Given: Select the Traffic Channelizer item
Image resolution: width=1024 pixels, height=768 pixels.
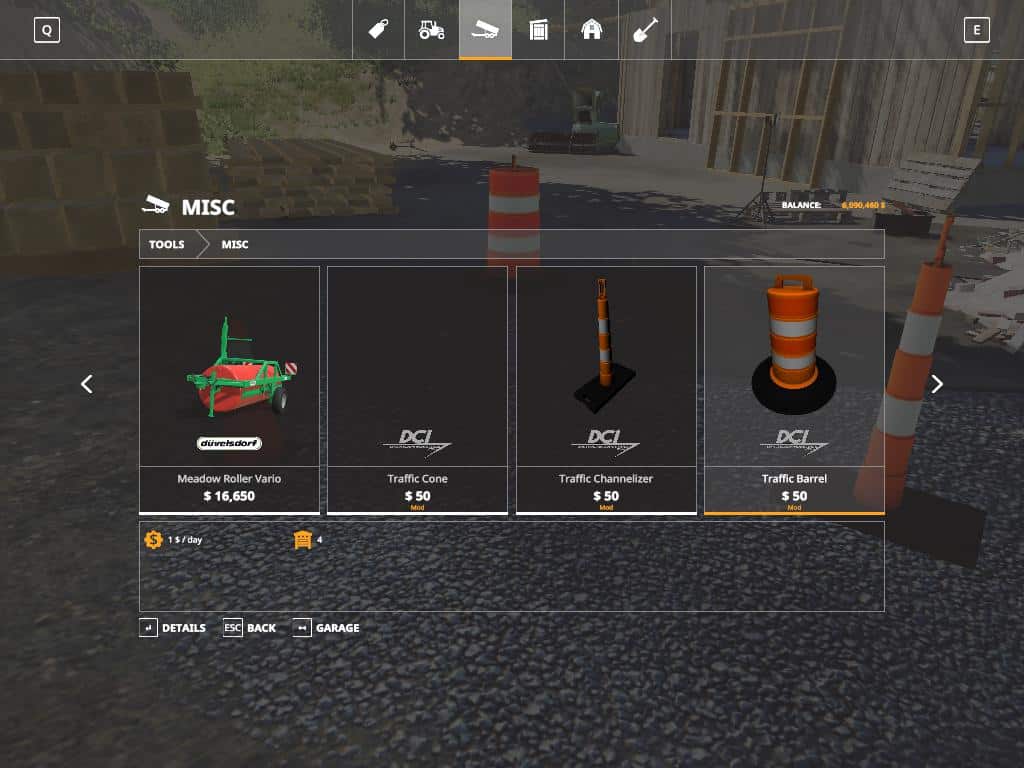Looking at the screenshot, I should coord(606,389).
